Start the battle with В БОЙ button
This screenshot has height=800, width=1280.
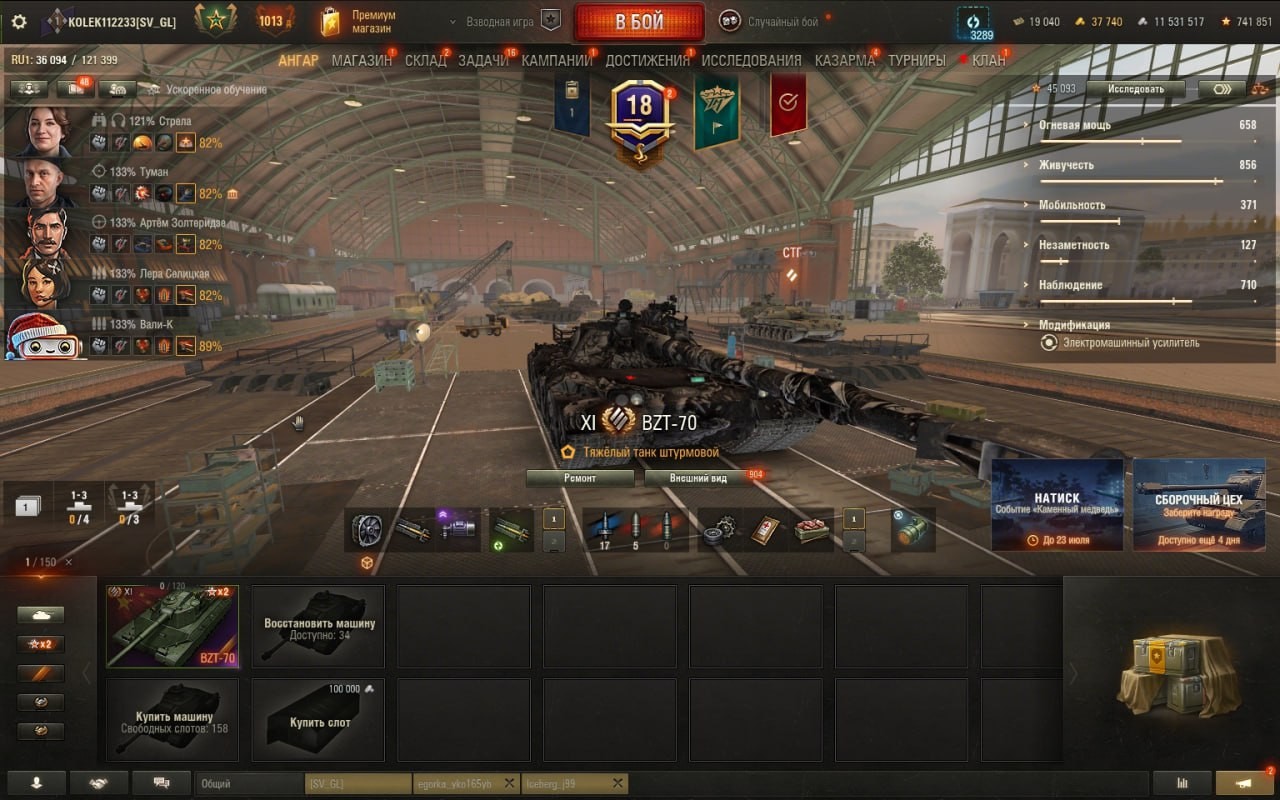639,22
